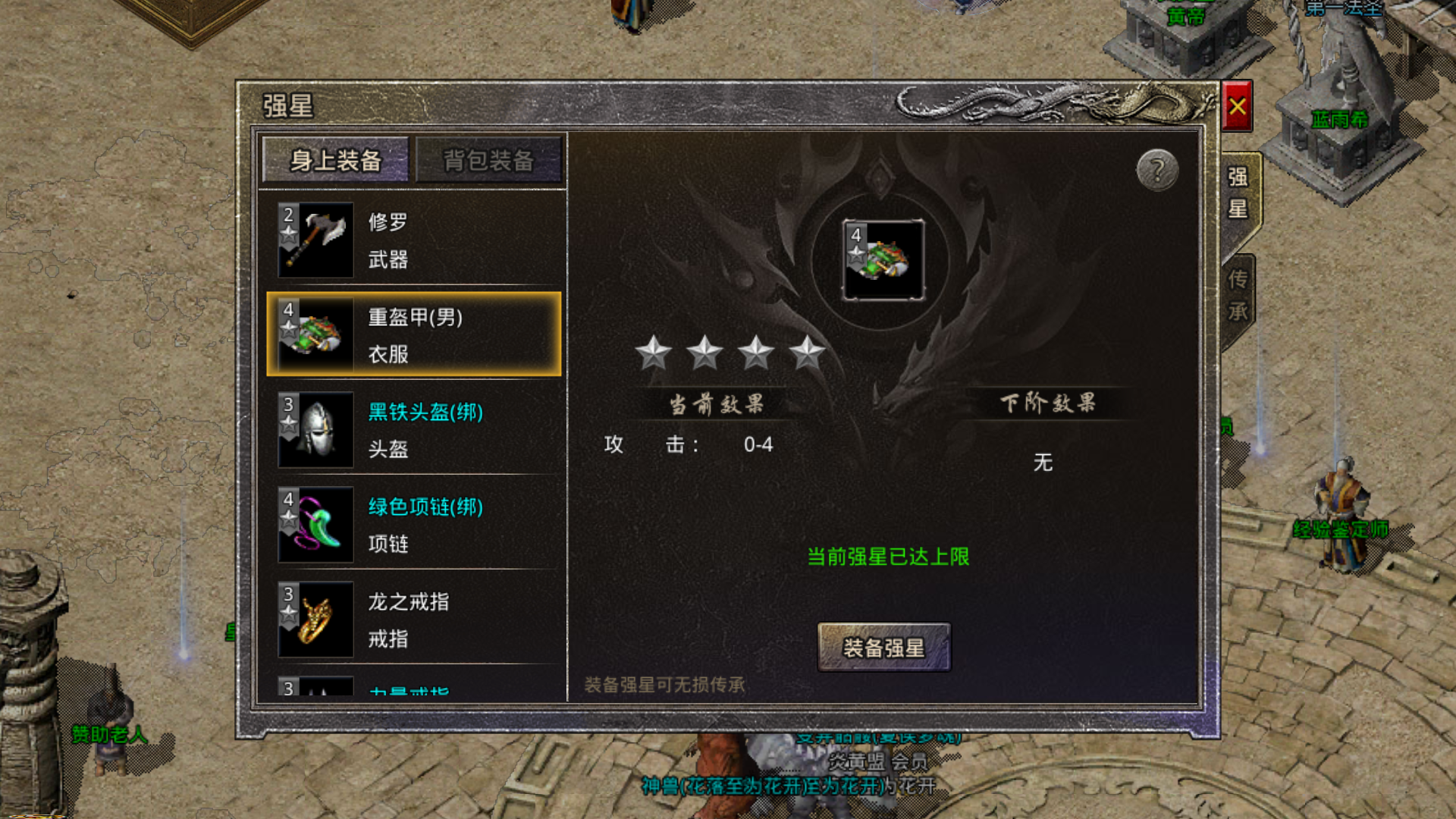Switch to the 背包装备 tab
The width and height of the screenshot is (1456, 819).
click(x=490, y=161)
